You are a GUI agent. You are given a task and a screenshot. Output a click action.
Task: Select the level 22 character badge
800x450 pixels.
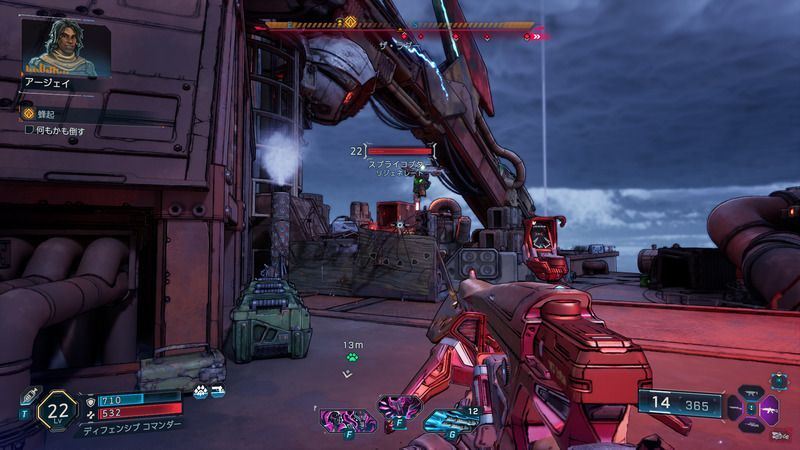tap(59, 410)
